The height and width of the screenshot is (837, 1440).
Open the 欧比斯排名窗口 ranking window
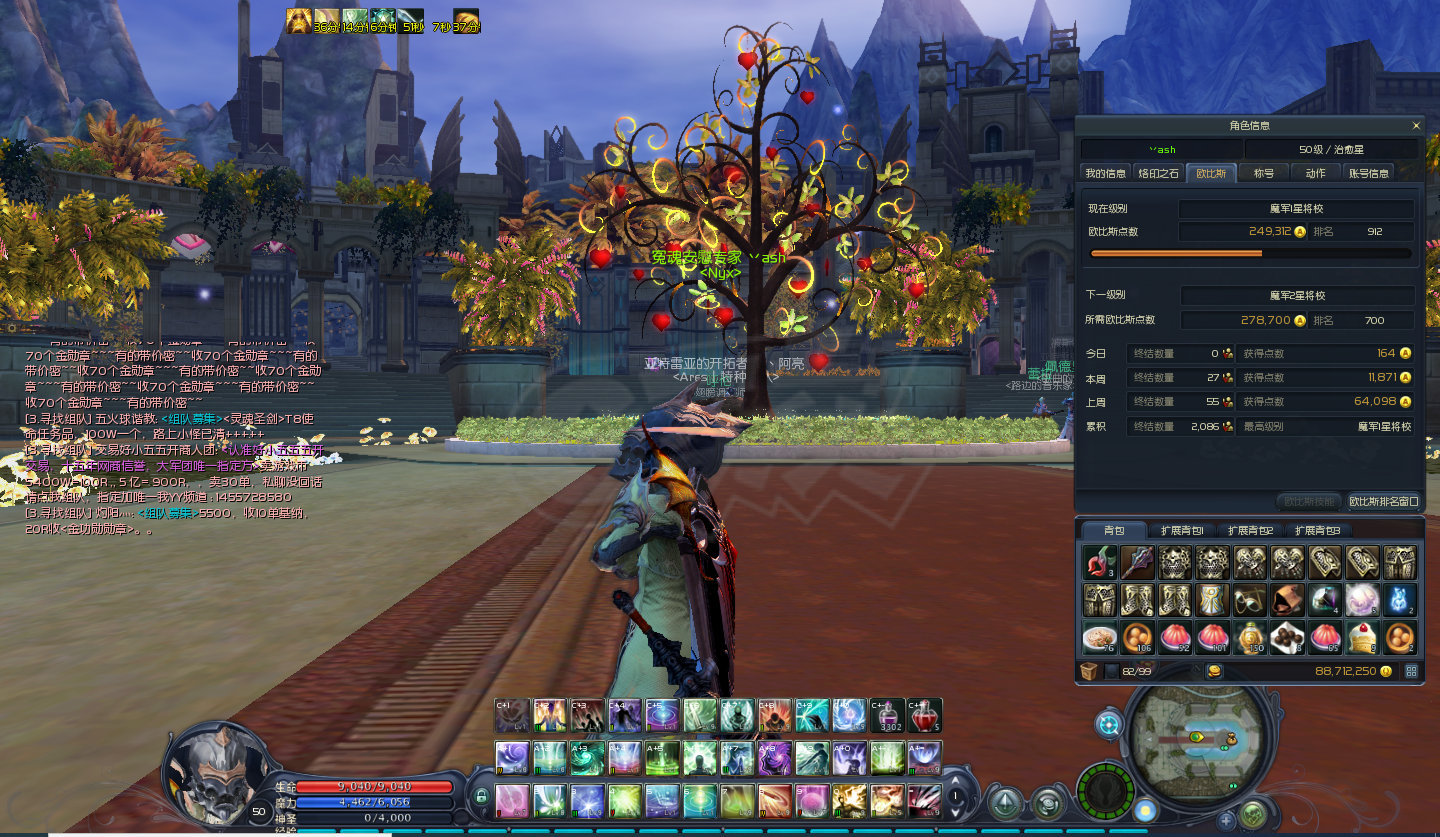[x=1383, y=501]
